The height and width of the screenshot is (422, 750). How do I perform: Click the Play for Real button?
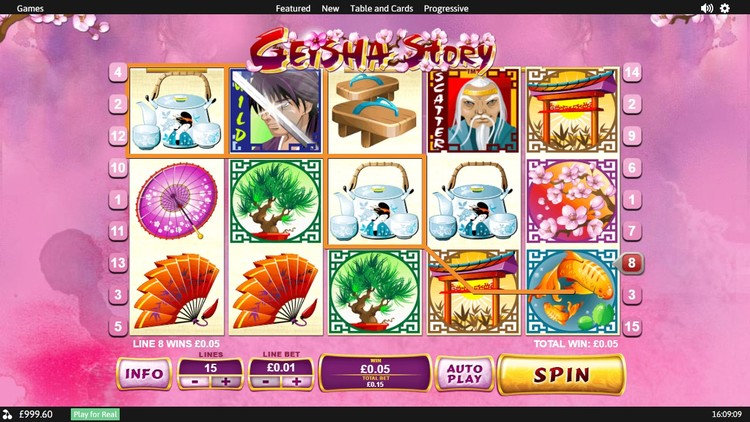pos(95,414)
